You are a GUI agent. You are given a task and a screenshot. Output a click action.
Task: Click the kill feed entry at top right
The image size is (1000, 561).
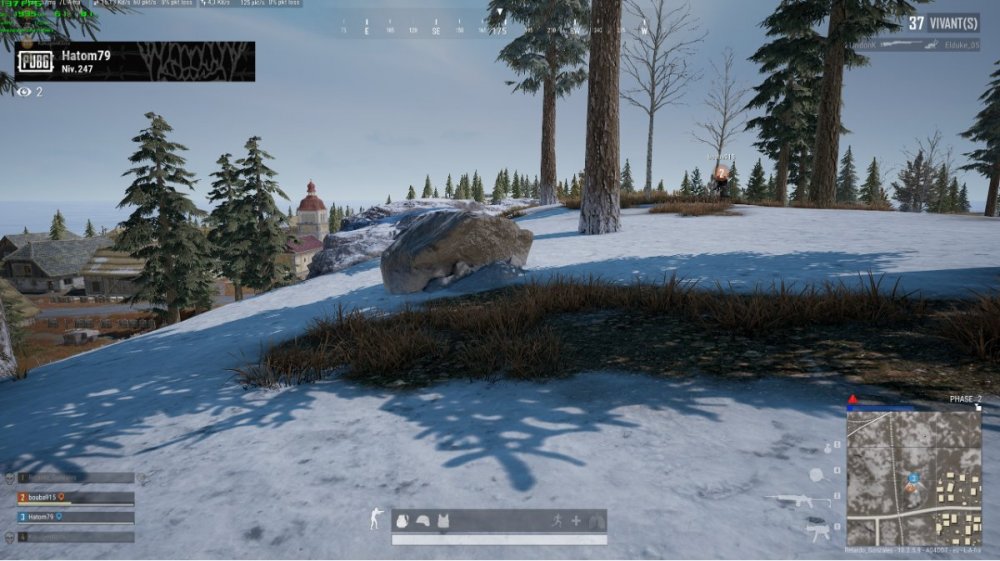(913, 45)
